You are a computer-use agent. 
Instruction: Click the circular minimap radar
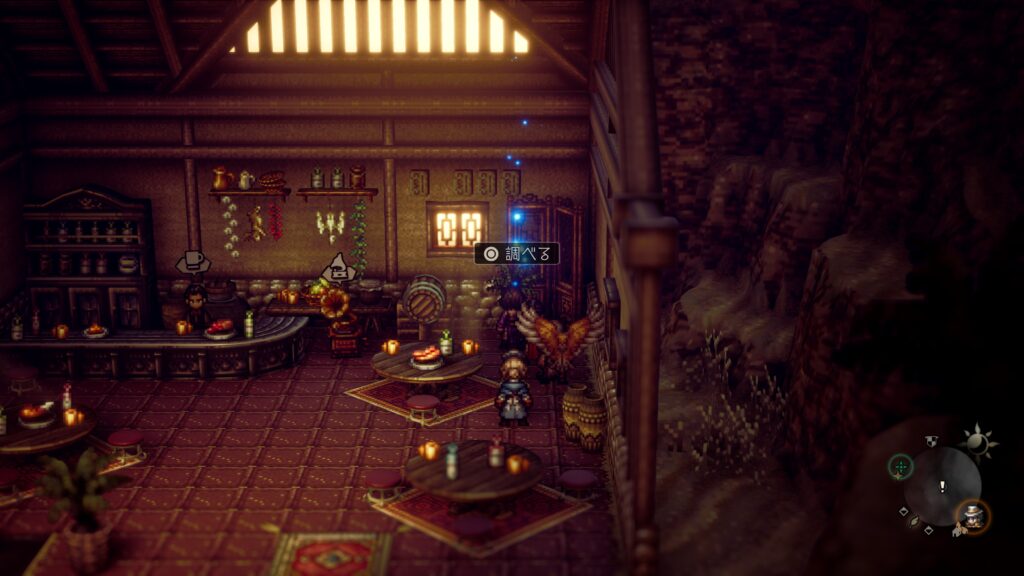(942, 486)
